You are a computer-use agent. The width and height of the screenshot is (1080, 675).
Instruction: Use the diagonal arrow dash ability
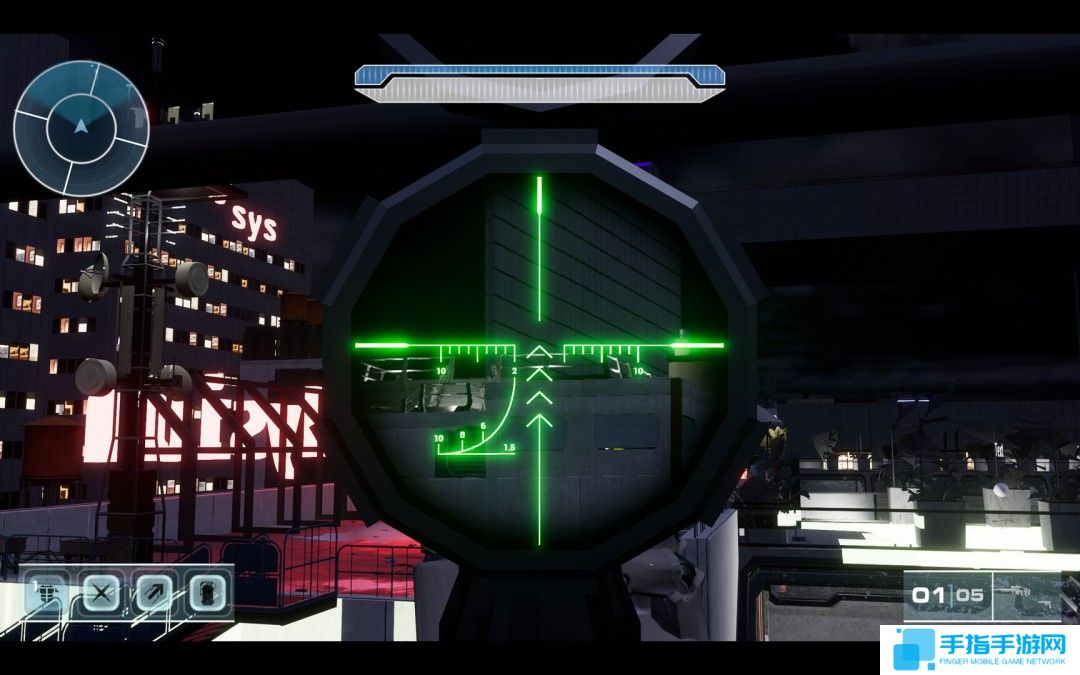pyautogui.click(x=154, y=594)
